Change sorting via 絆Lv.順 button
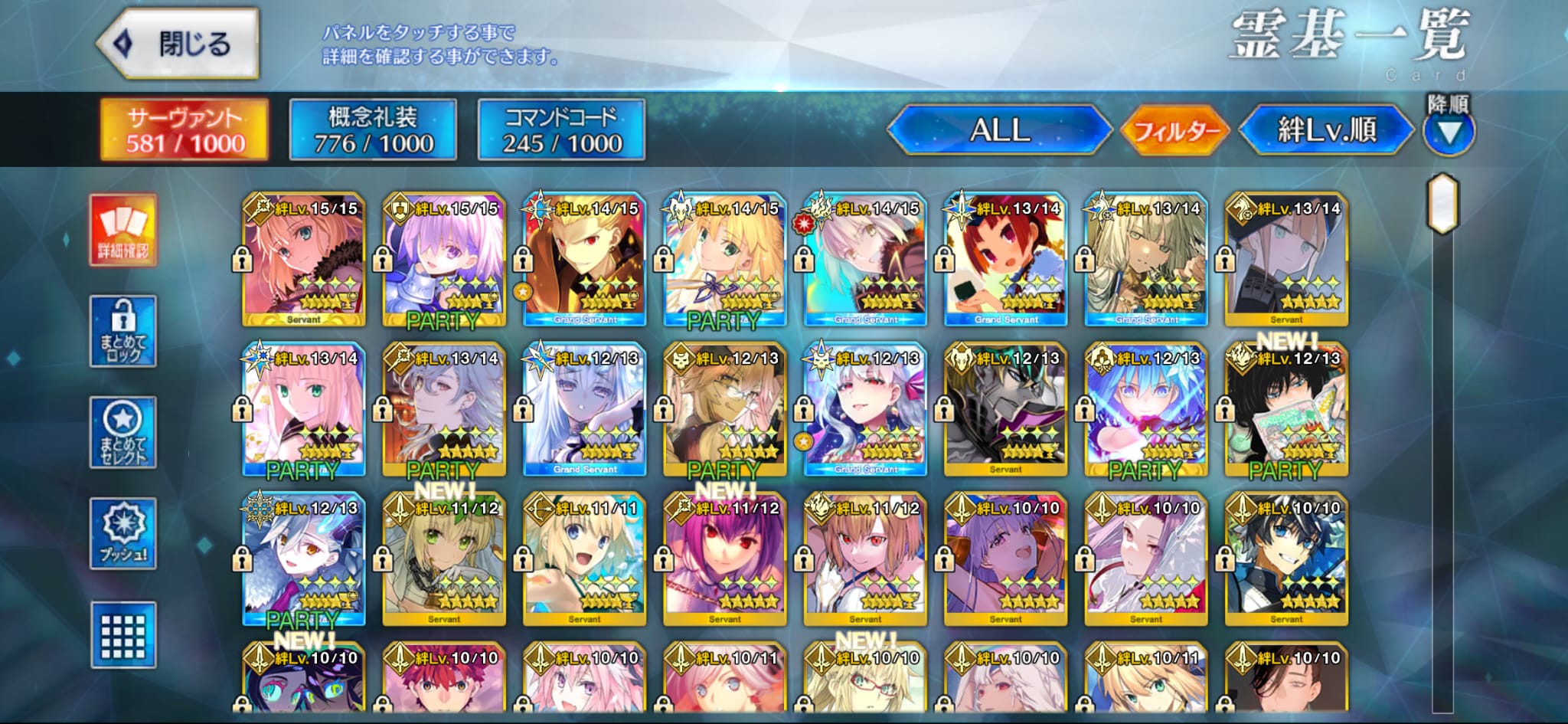Viewport: 1568px width, 724px height. (1326, 130)
